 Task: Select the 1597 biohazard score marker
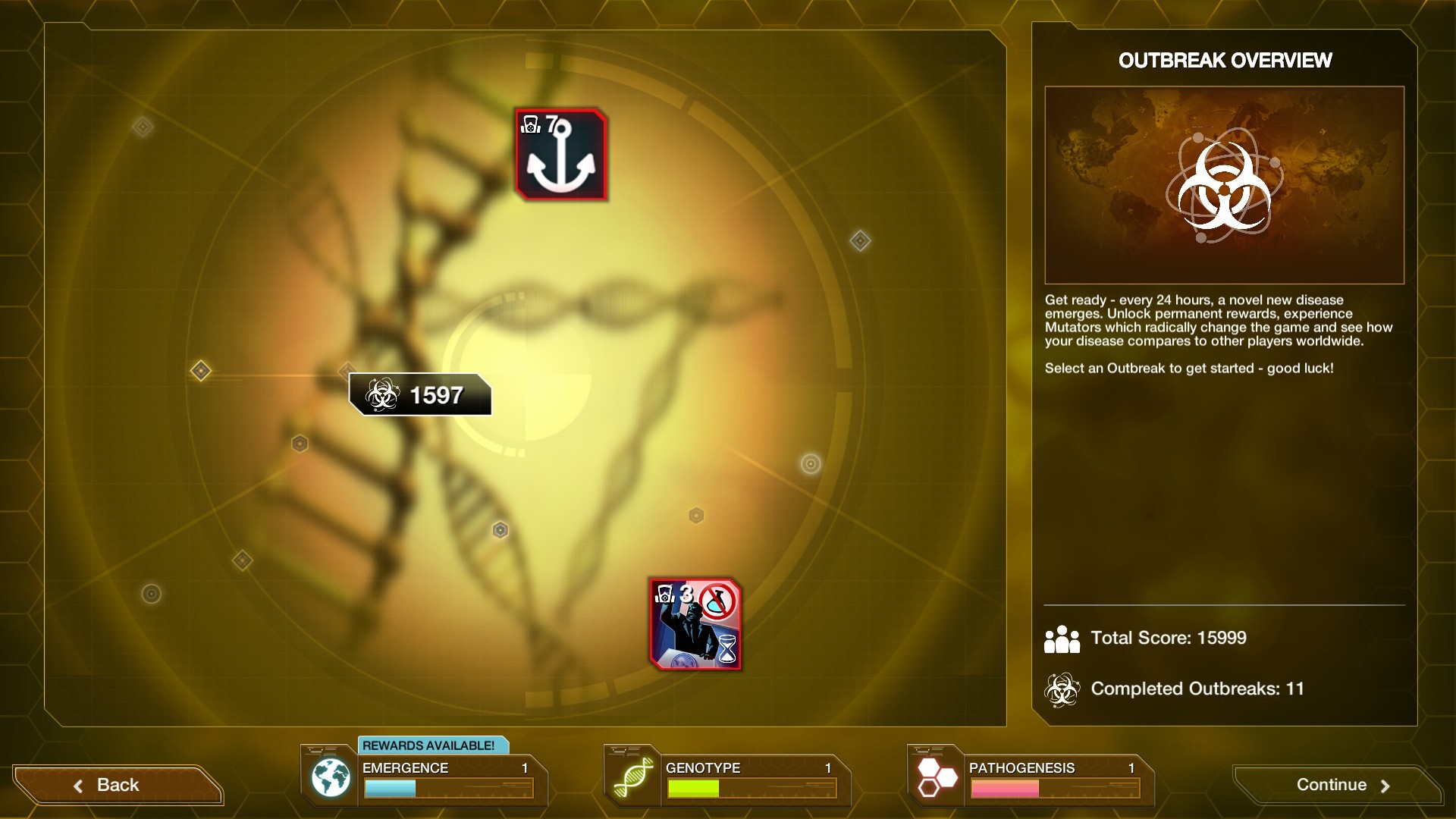(420, 395)
